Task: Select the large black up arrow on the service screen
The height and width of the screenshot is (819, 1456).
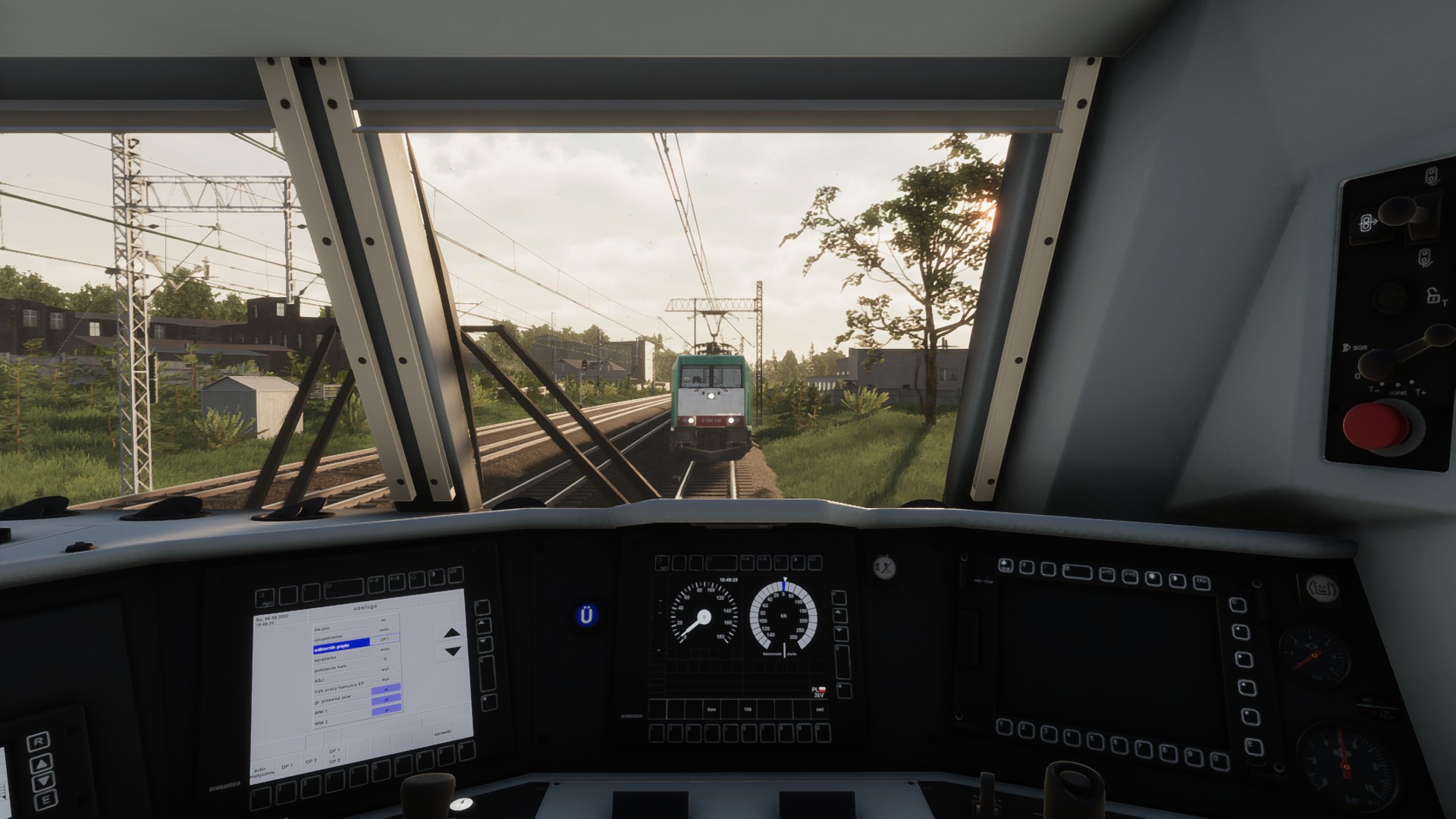Action: (x=452, y=632)
